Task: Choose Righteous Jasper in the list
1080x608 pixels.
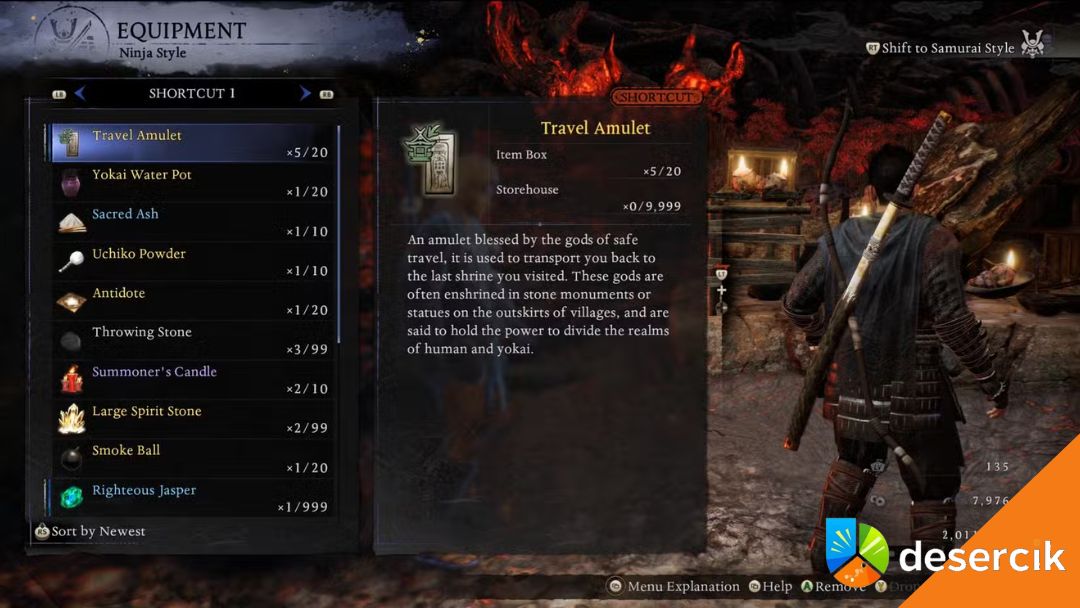Action: point(192,498)
